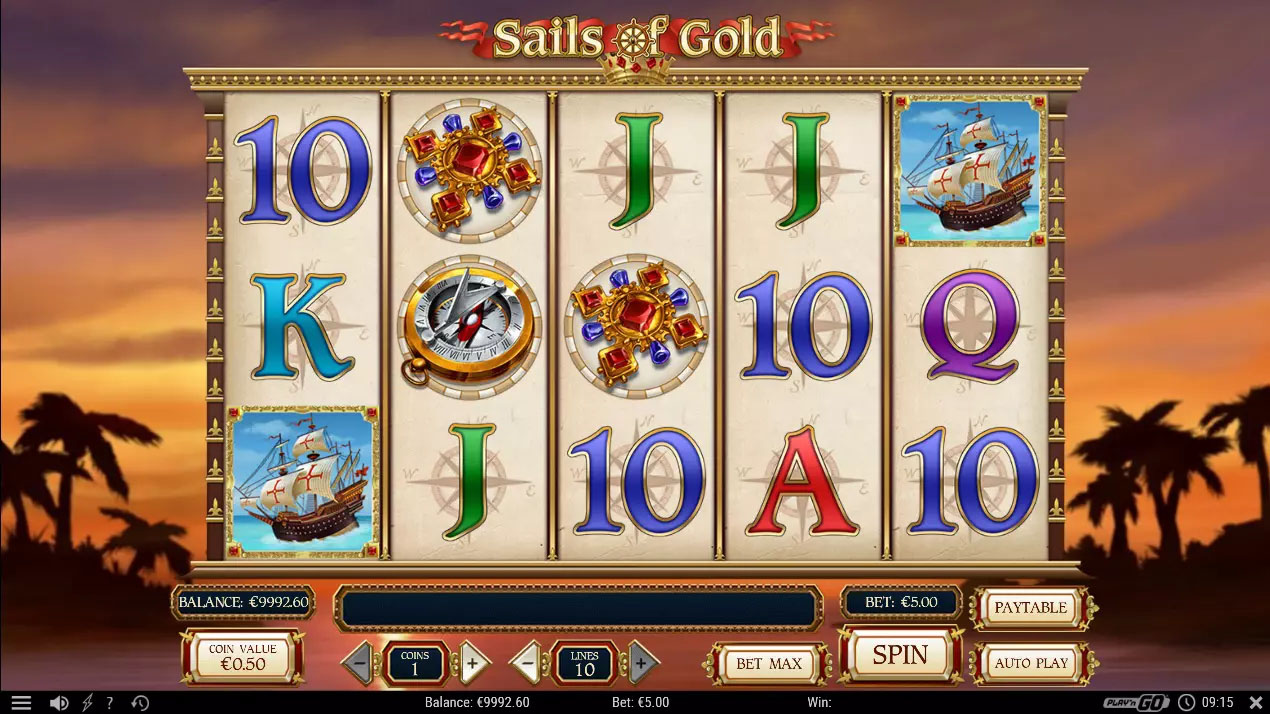This screenshot has width=1270, height=714.
Task: Reduce the number of lines
Action: pos(528,662)
